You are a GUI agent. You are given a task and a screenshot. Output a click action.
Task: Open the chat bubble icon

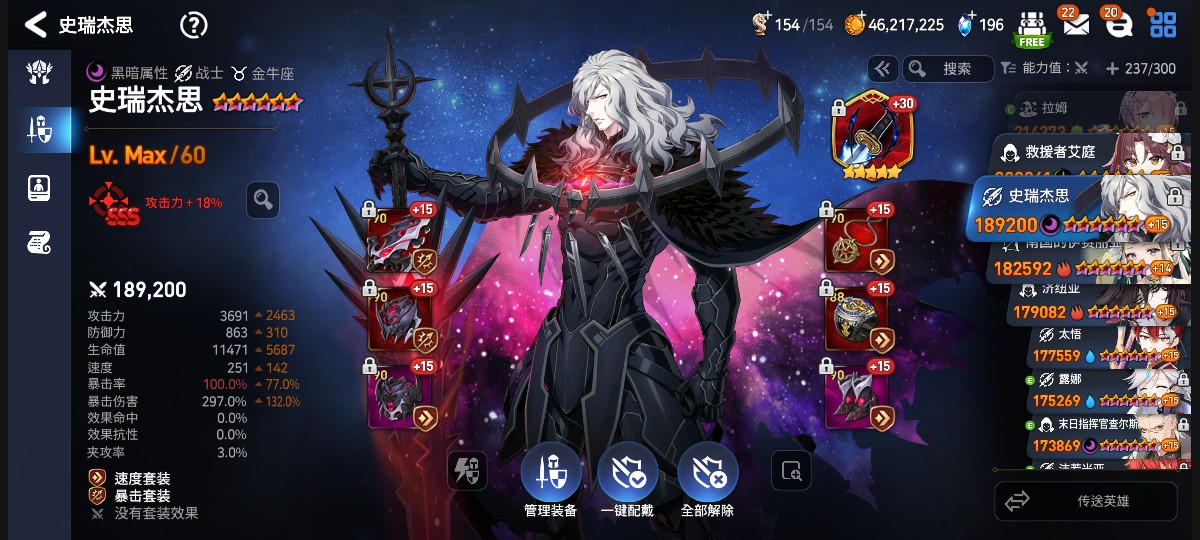point(1118,26)
